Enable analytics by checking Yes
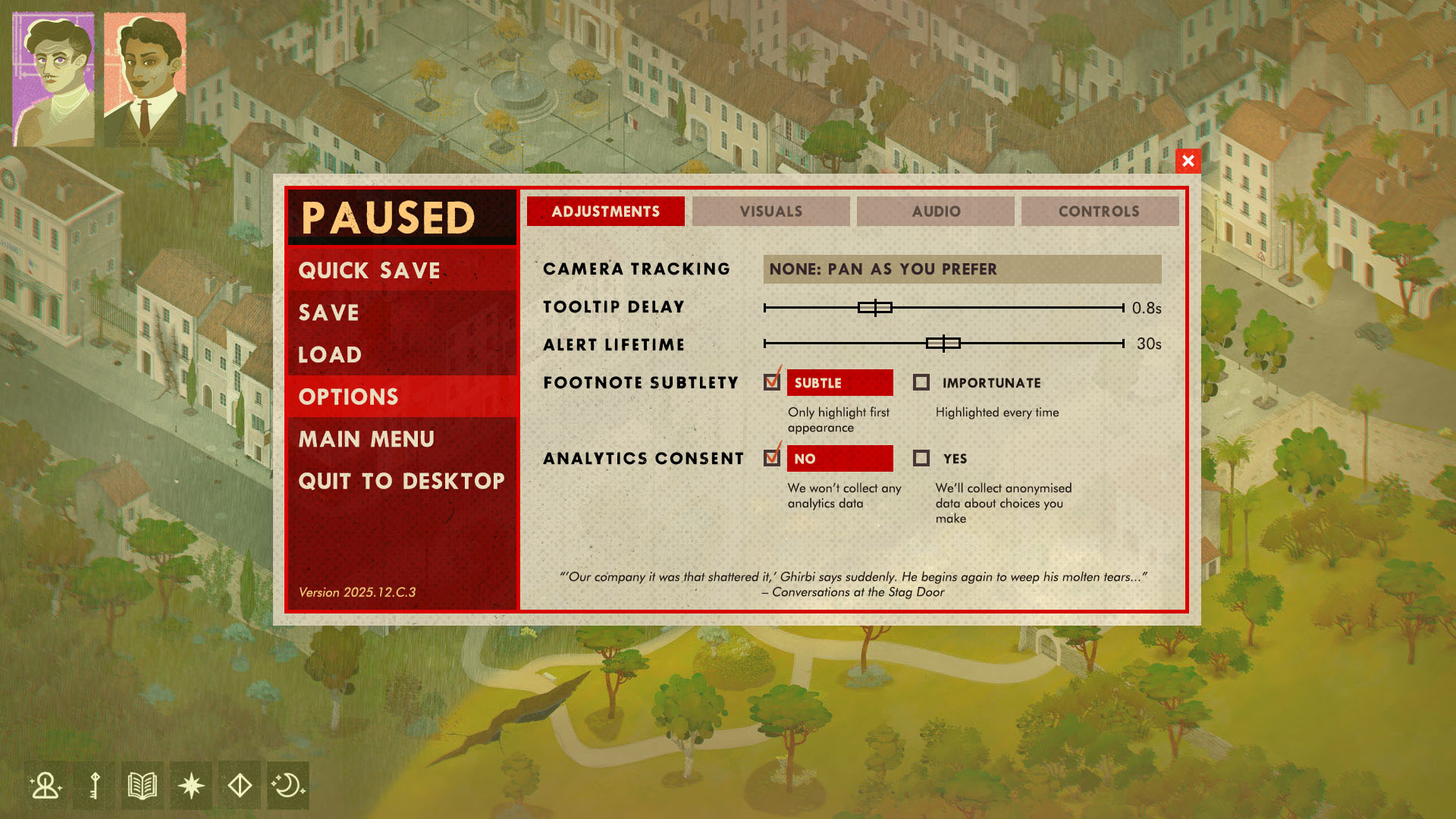 [x=921, y=459]
